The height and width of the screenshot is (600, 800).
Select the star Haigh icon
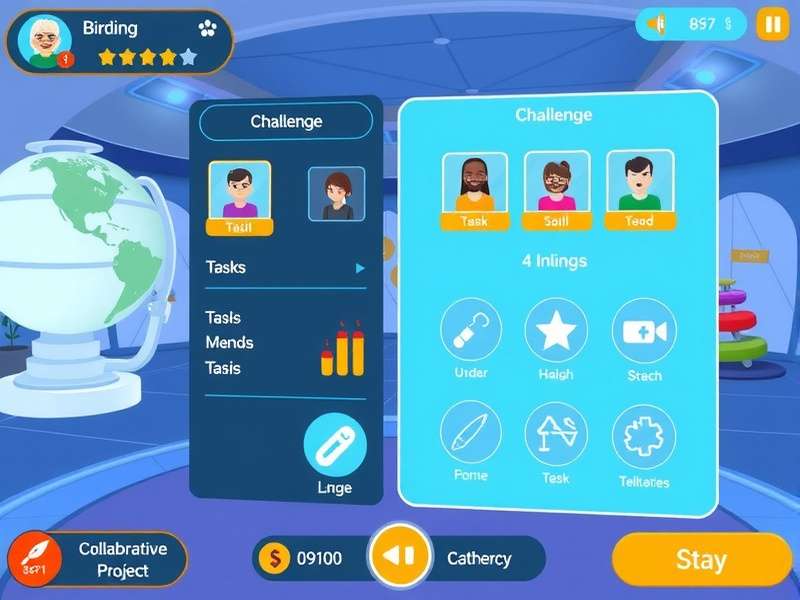coord(556,330)
